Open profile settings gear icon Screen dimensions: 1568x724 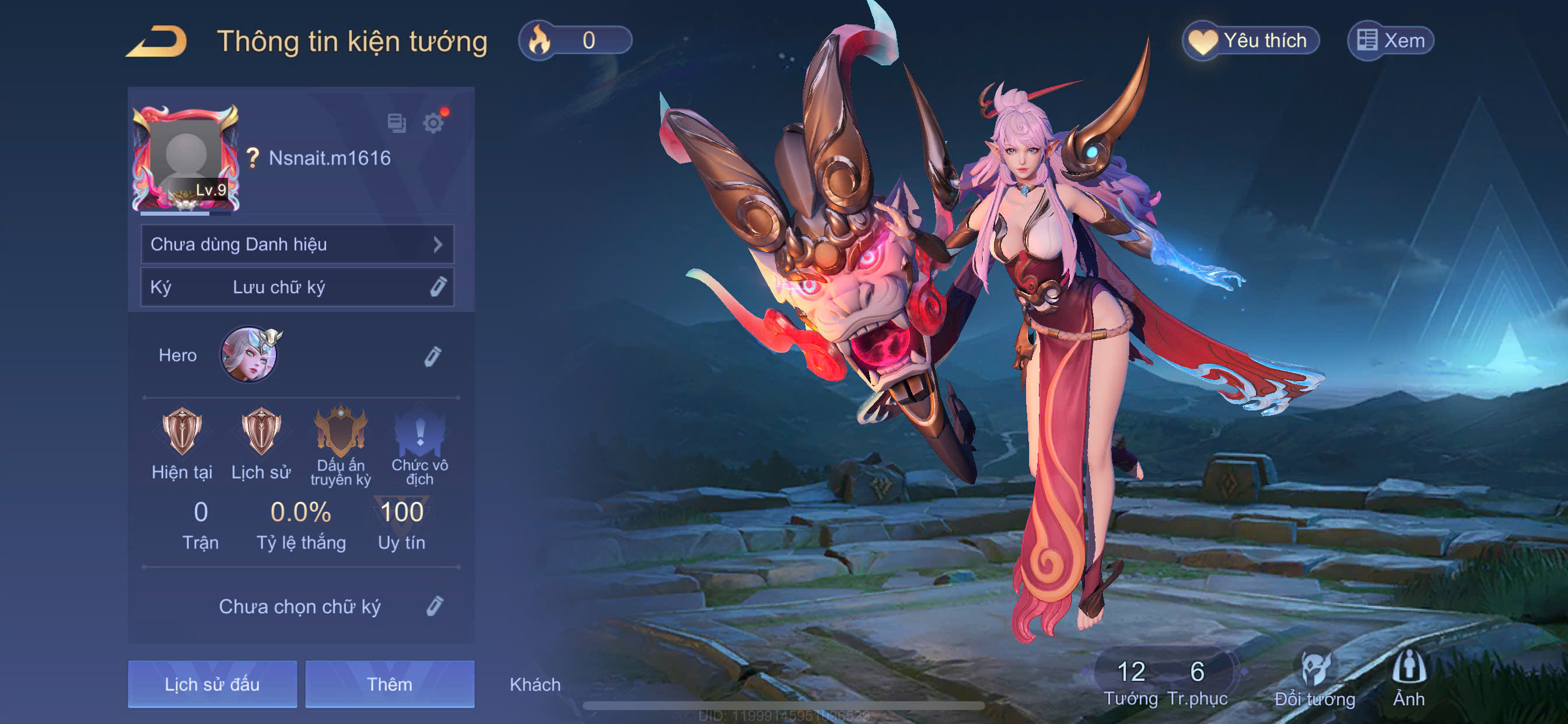[433, 123]
